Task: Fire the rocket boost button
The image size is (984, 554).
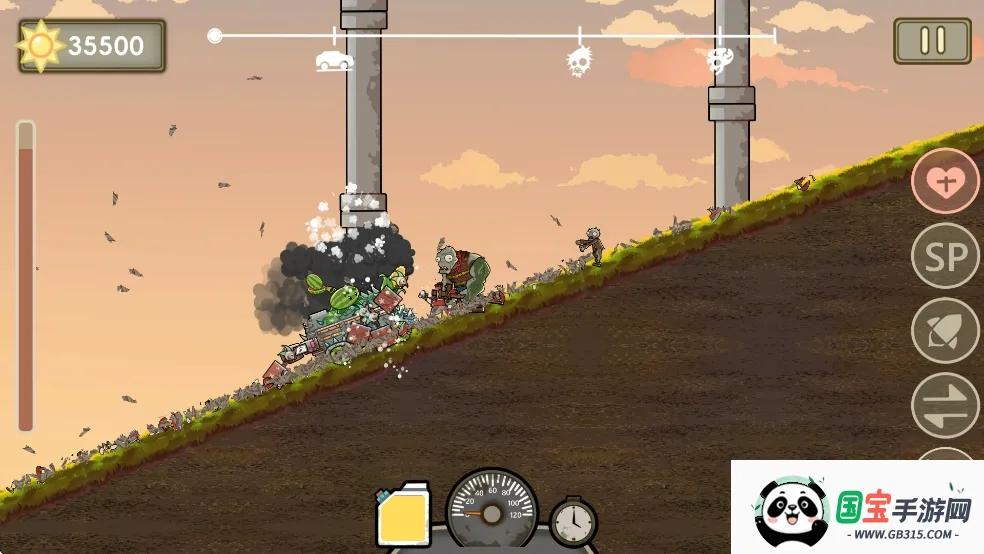Action: (945, 331)
